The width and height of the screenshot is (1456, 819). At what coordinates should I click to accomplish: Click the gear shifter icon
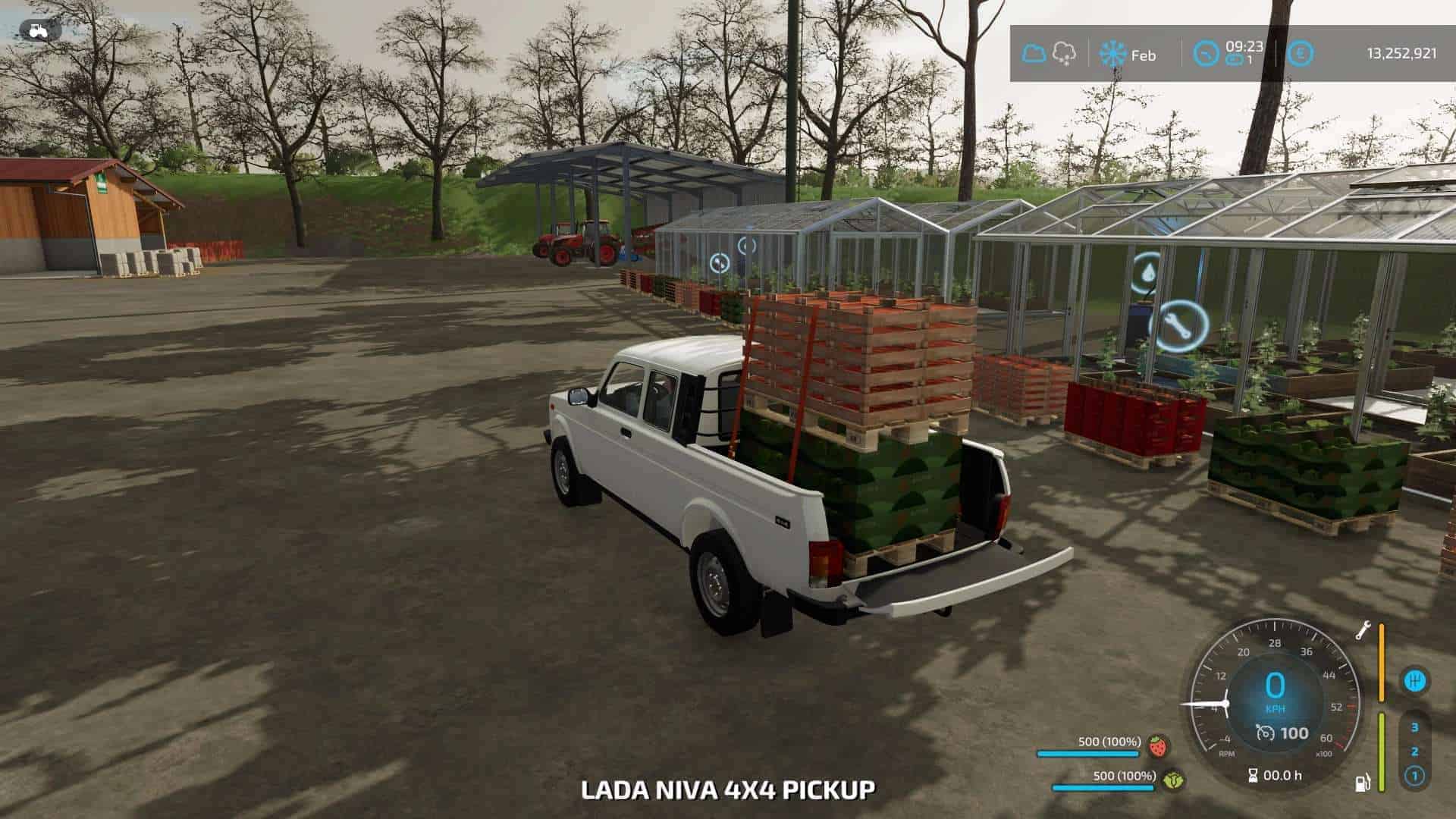pos(1414,680)
